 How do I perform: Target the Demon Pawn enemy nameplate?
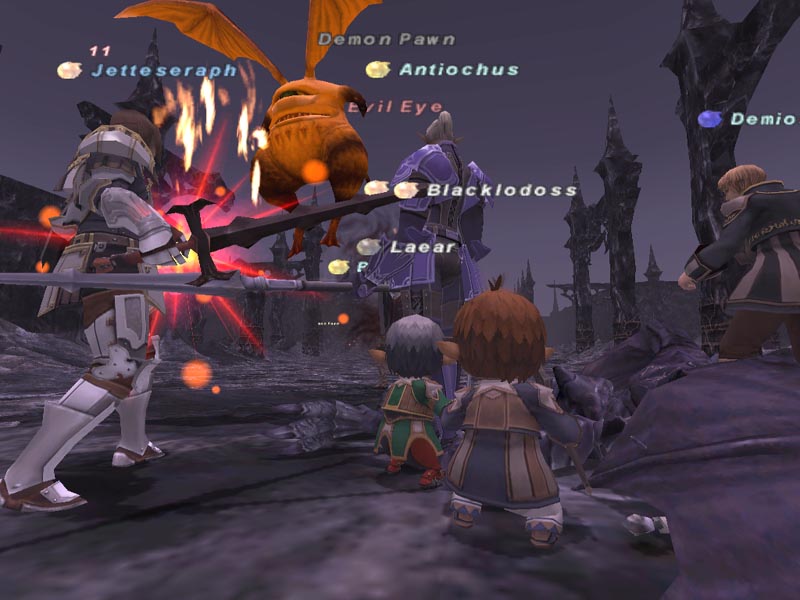point(386,40)
